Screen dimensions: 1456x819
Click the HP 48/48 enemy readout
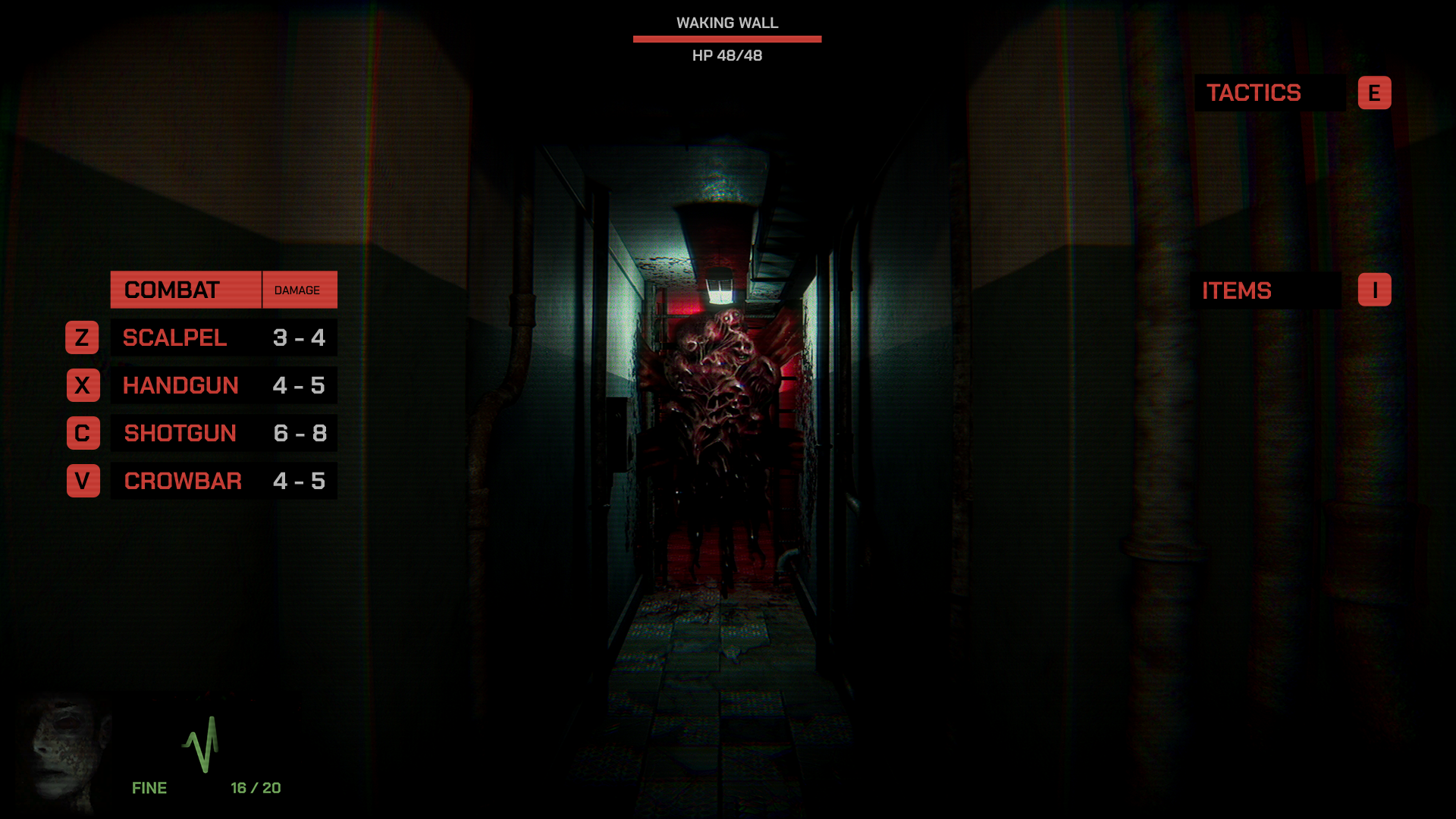726,55
